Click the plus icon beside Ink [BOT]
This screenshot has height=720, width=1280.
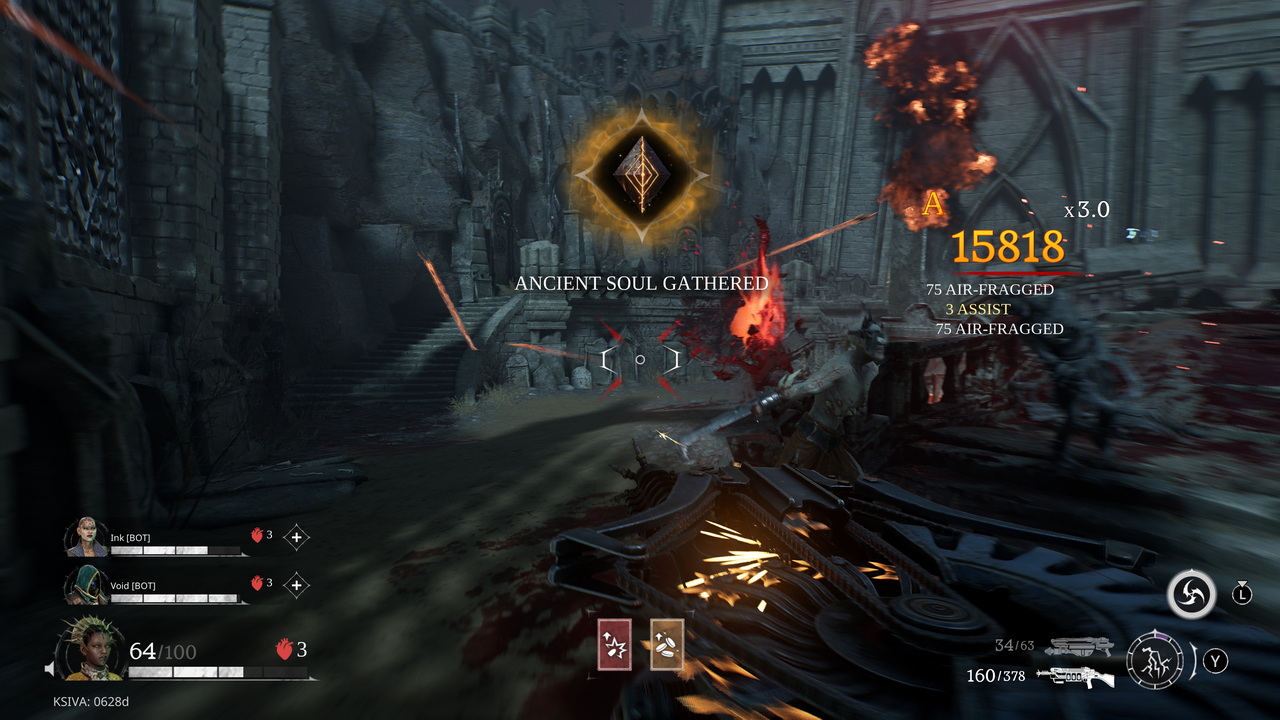(x=296, y=537)
